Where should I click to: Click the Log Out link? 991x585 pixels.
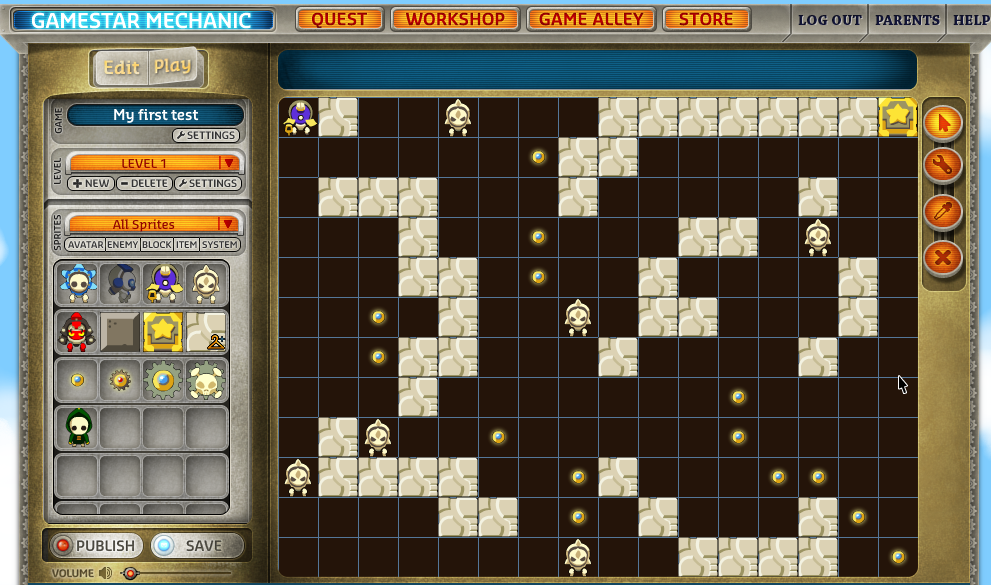coord(829,20)
